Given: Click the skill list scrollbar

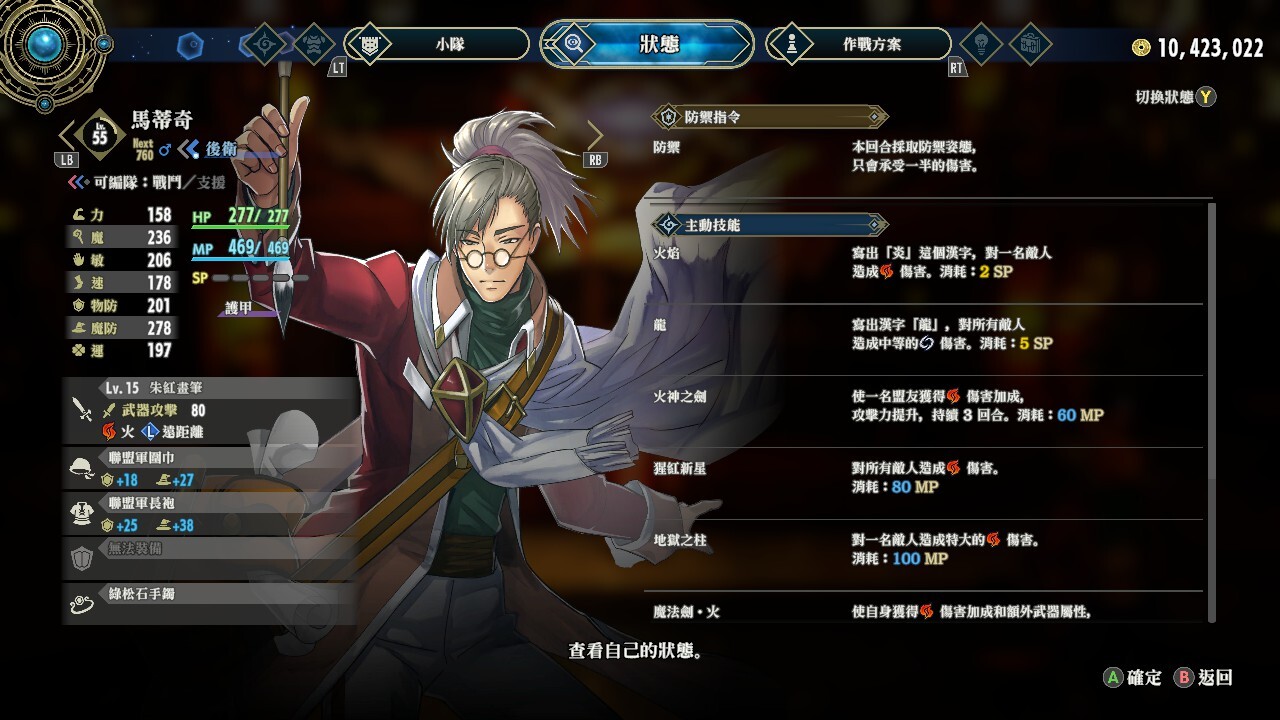Looking at the screenshot, I should pyautogui.click(x=1212, y=410).
